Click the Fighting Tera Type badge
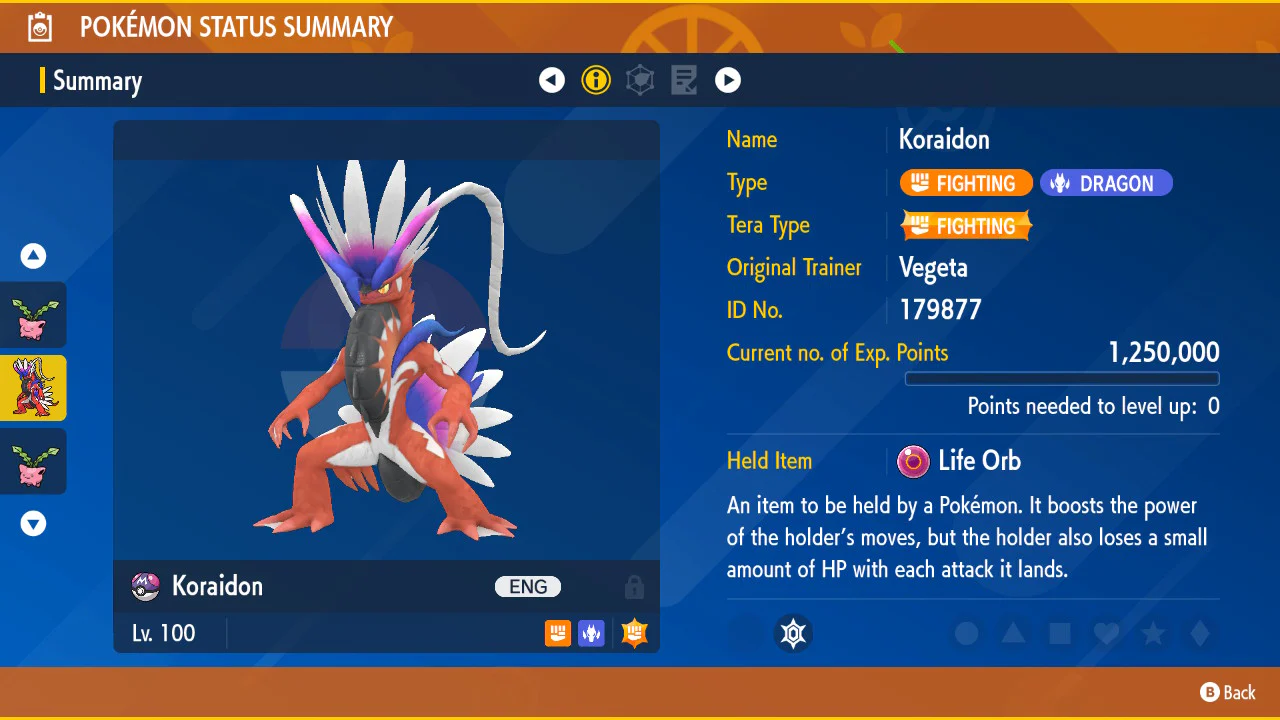 966,226
